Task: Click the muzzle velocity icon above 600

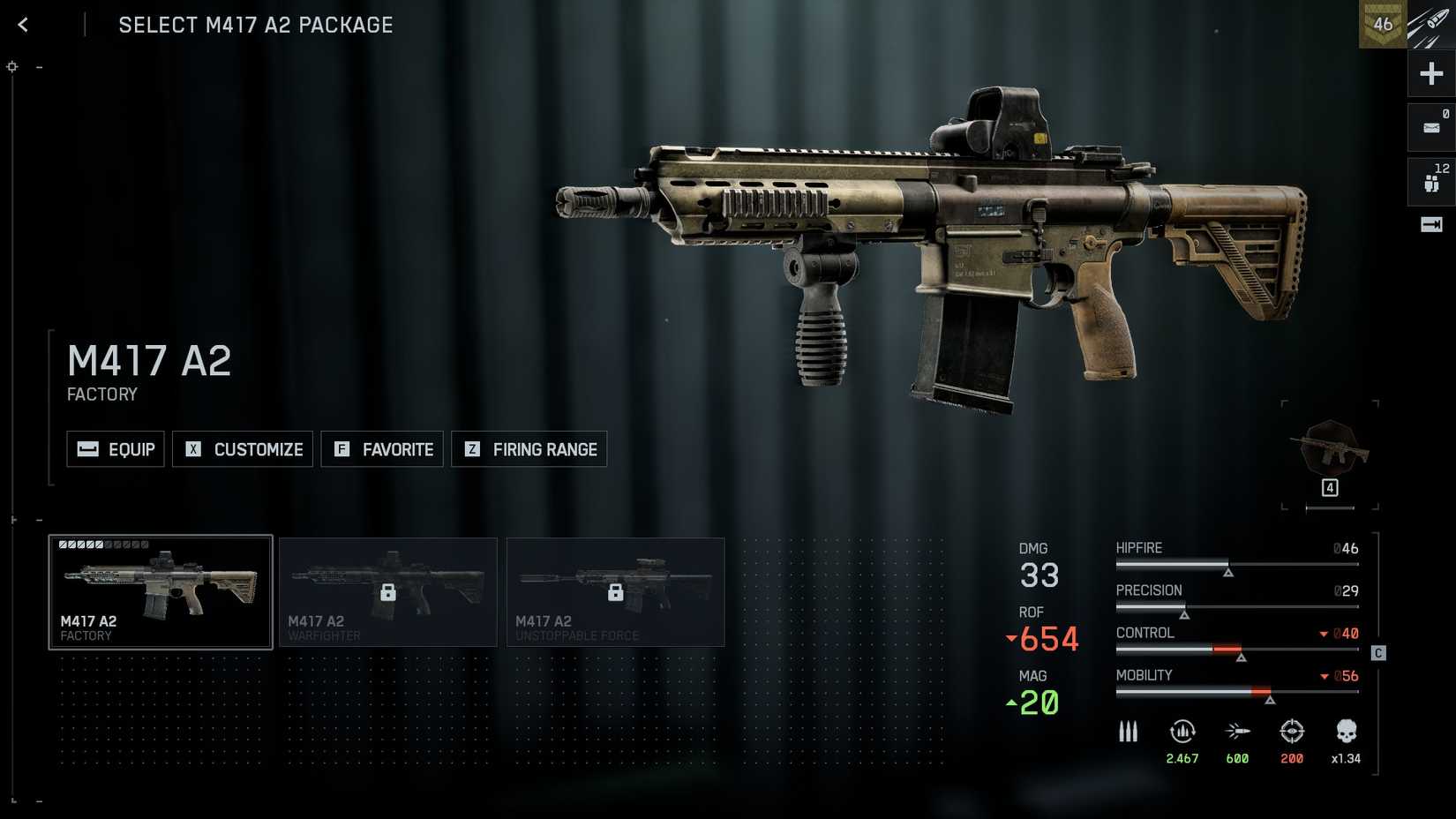Action: click(1237, 732)
